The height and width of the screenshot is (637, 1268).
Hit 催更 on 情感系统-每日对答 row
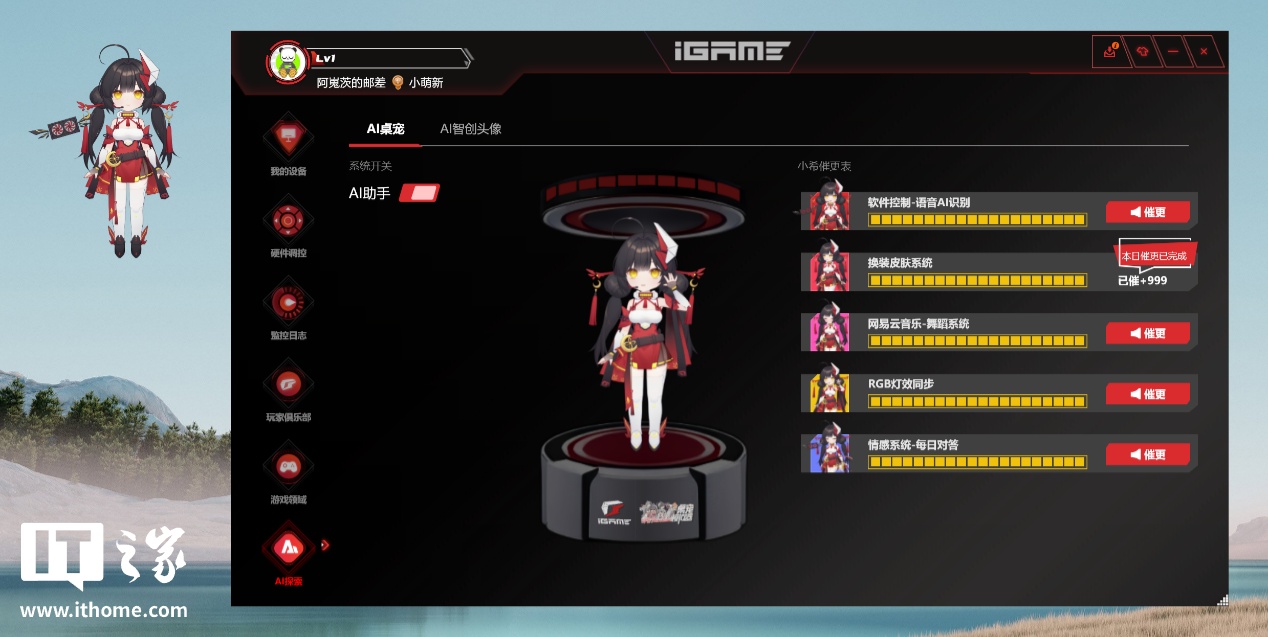(1147, 455)
